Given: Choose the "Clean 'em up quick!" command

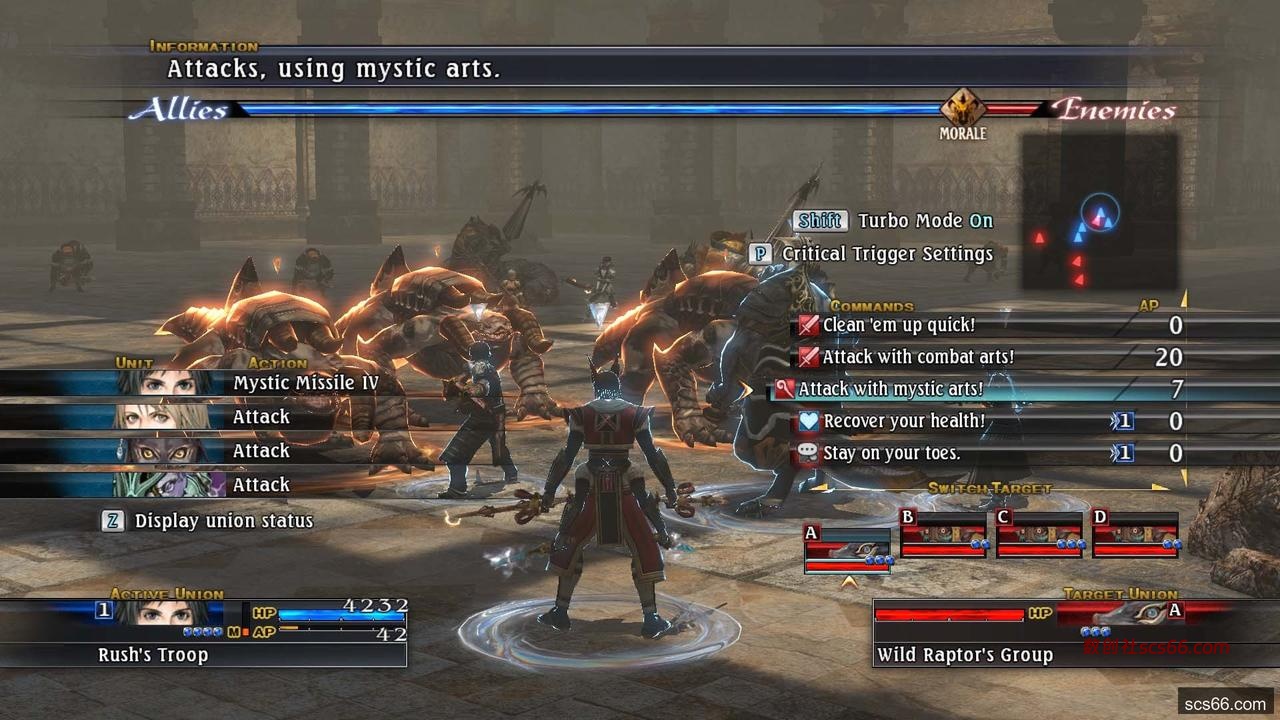Looking at the screenshot, I should (x=898, y=325).
